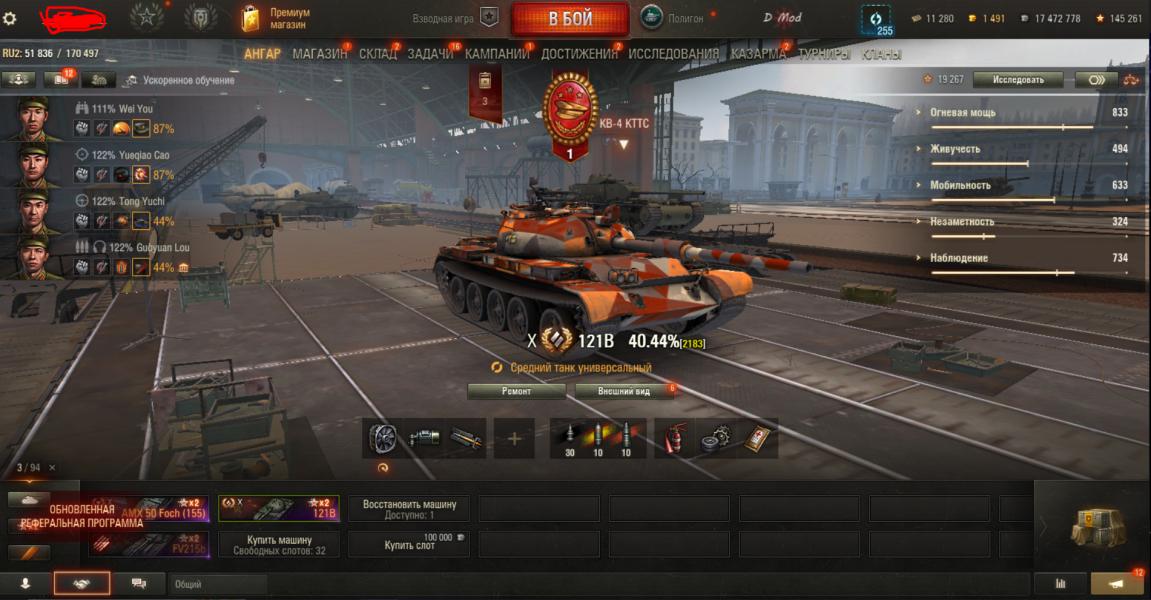Image resolution: width=1151 pixels, height=600 pixels.
Task: Show the ДОСТИЖЕНИЯ tab
Action: click(580, 54)
